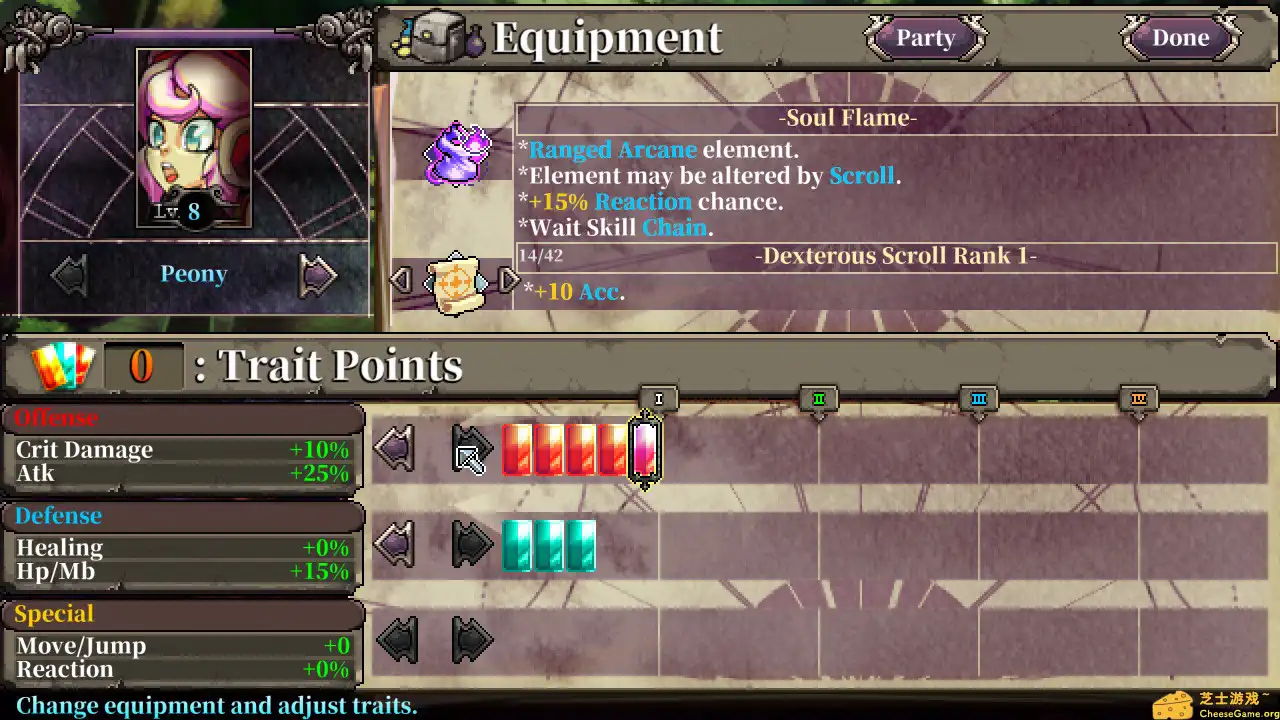Click the Equipment chest icon in the header
The image size is (1280, 720).
click(437, 33)
